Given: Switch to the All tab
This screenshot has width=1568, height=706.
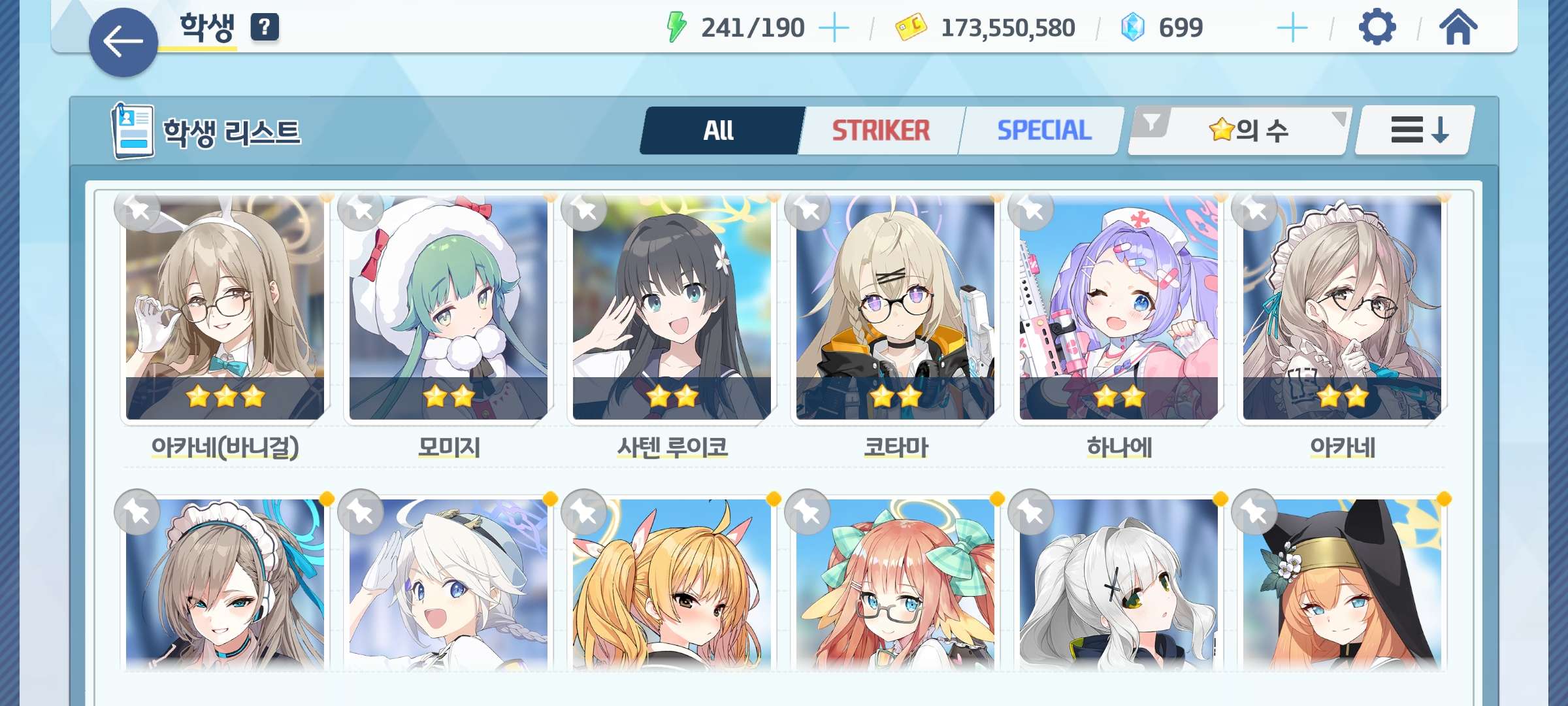Looking at the screenshot, I should 719,131.
